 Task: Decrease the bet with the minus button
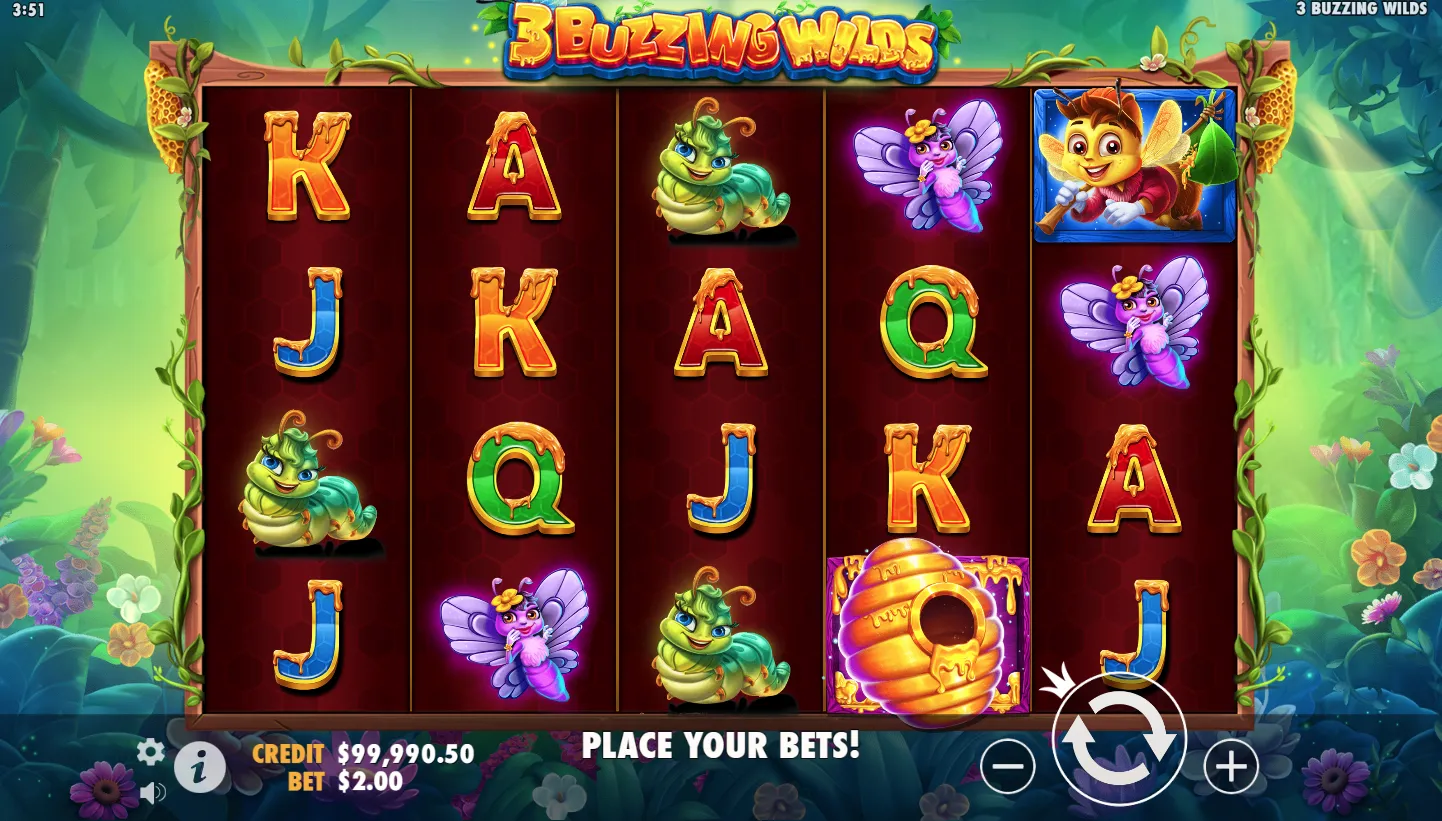[x=1007, y=767]
